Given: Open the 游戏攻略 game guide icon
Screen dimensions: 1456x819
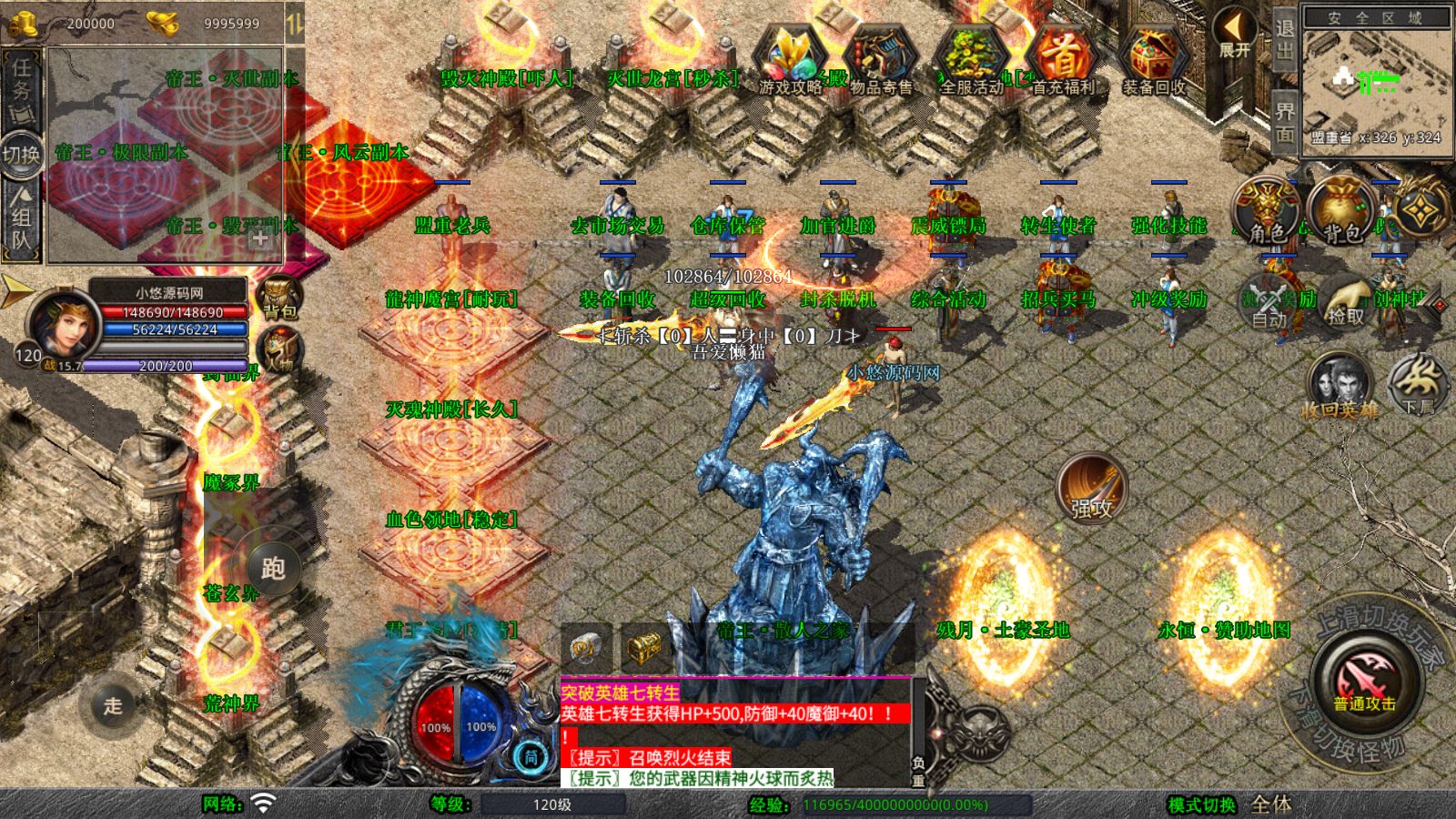Looking at the screenshot, I should 790,60.
